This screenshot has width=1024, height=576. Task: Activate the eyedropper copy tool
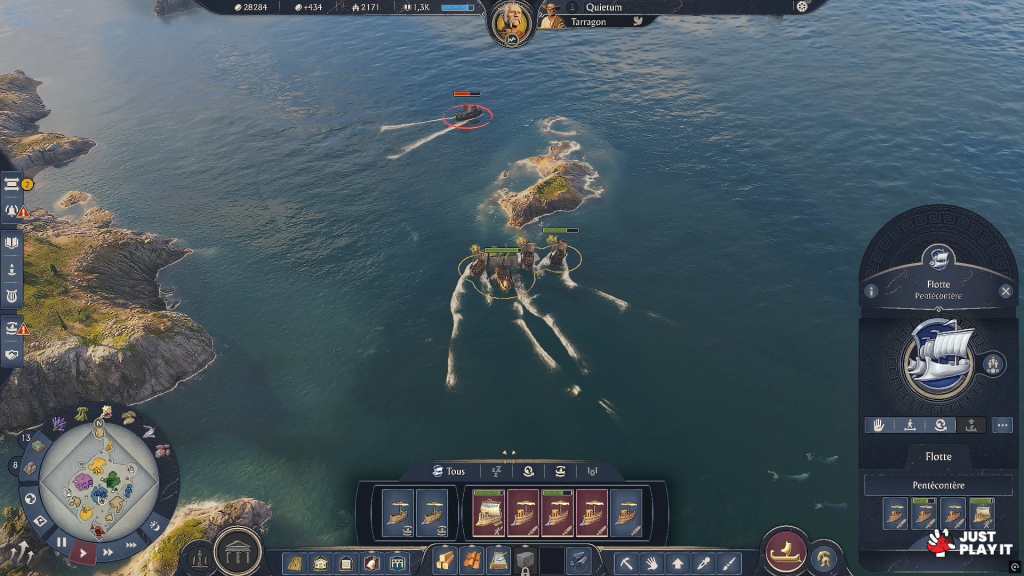point(704,564)
